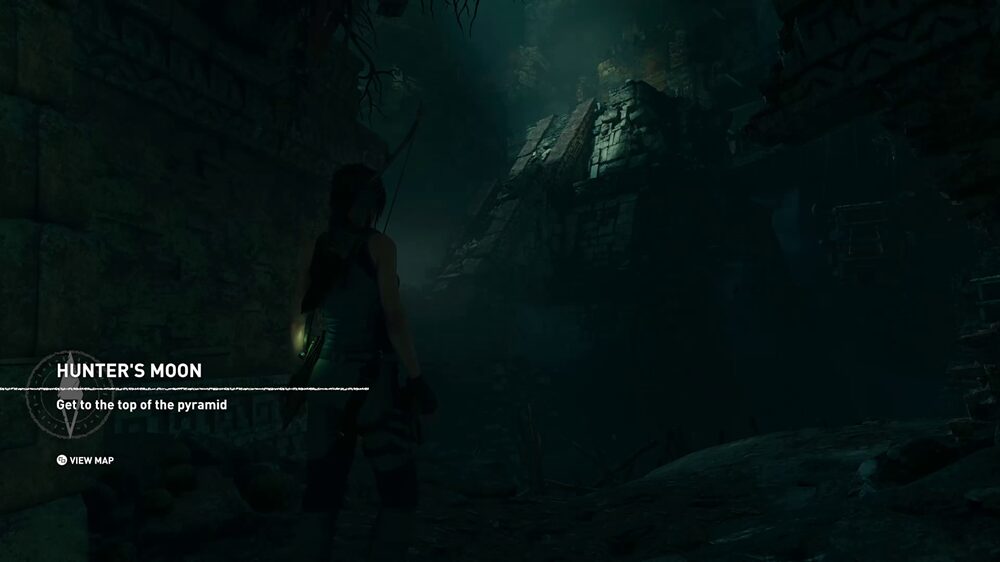
Task: Select the Hunter's Moon objective tracker
Action: point(129,371)
